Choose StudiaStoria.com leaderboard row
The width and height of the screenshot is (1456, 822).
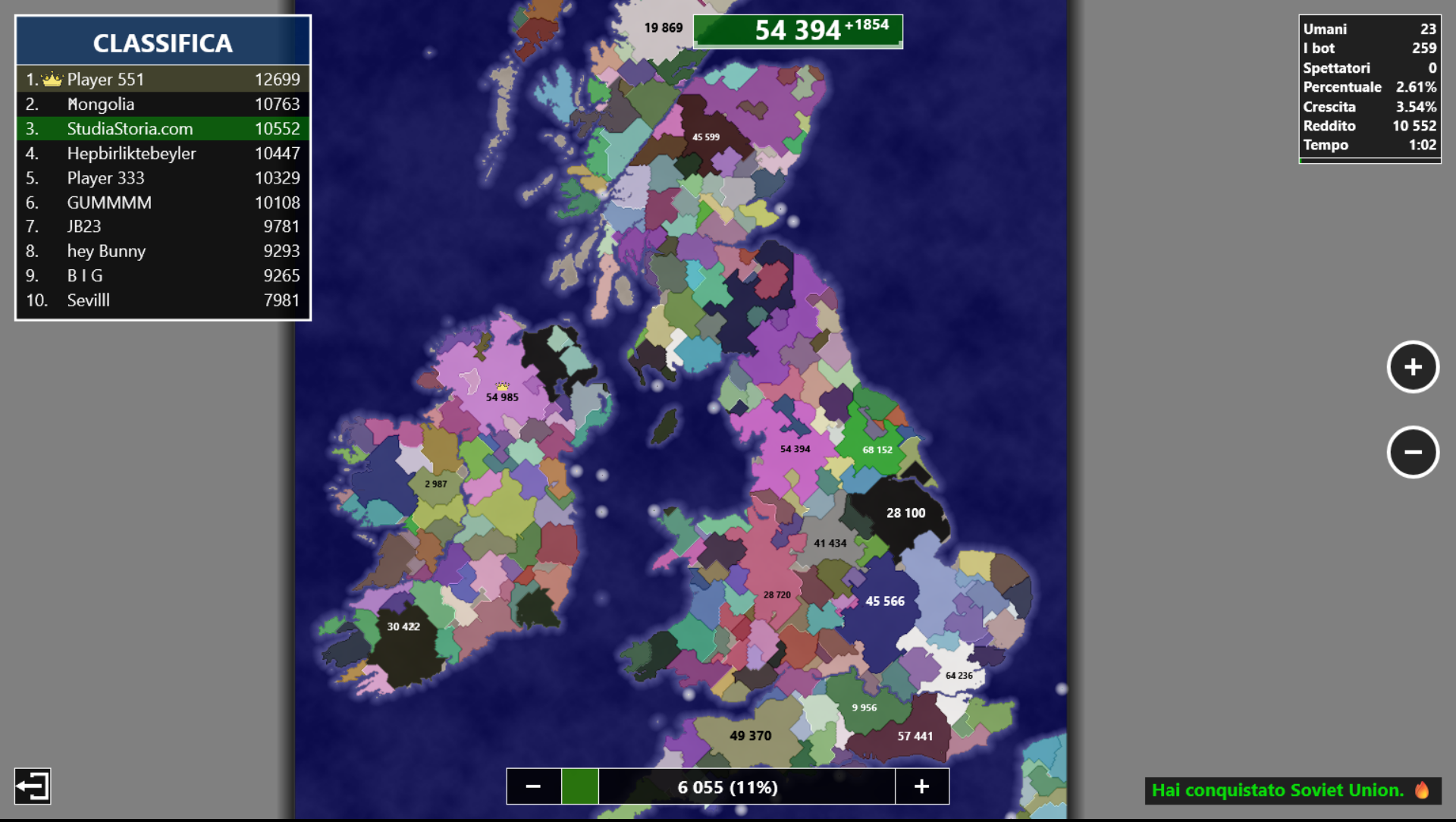(163, 129)
